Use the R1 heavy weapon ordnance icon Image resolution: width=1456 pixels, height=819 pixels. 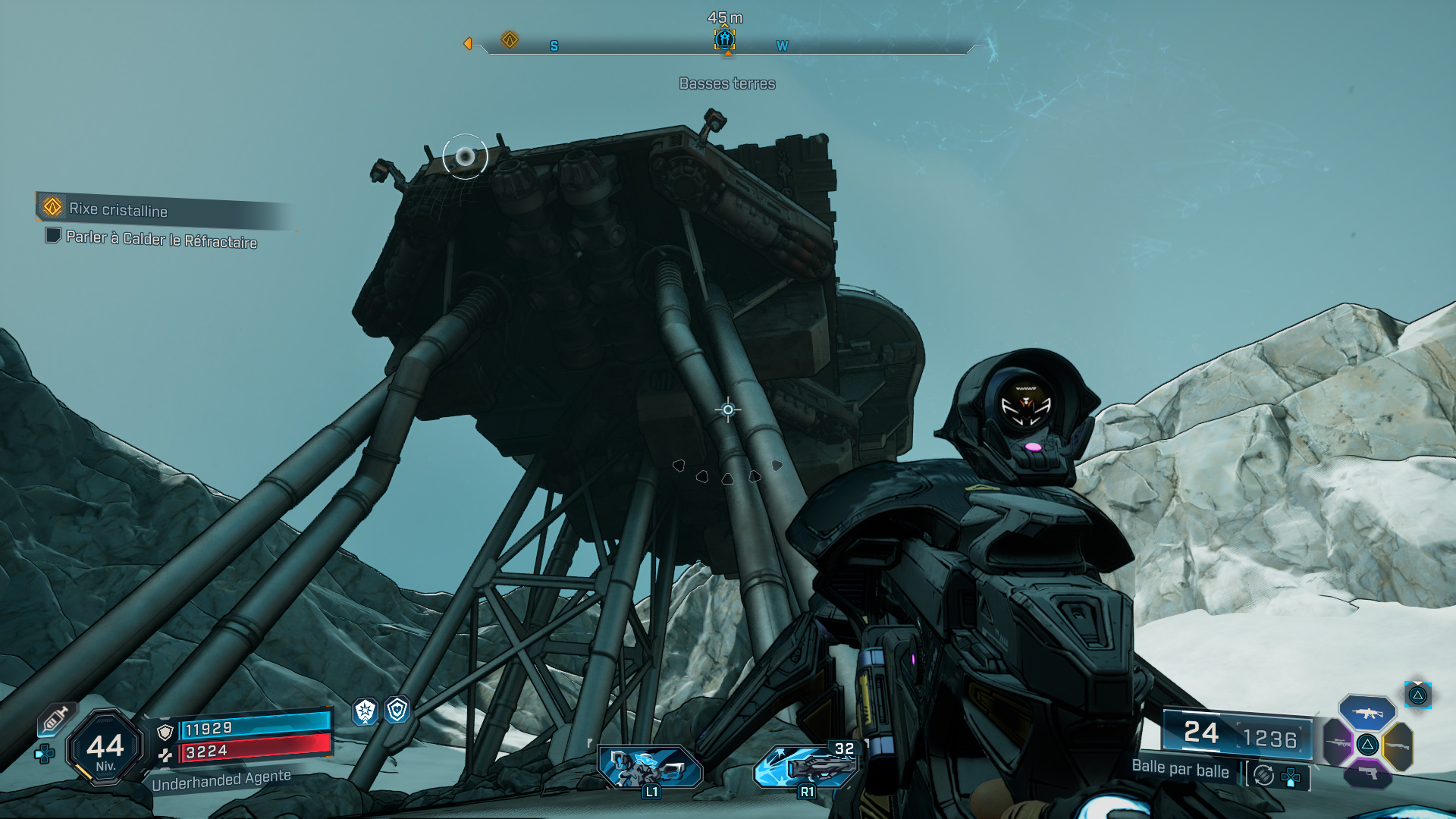coord(806,767)
